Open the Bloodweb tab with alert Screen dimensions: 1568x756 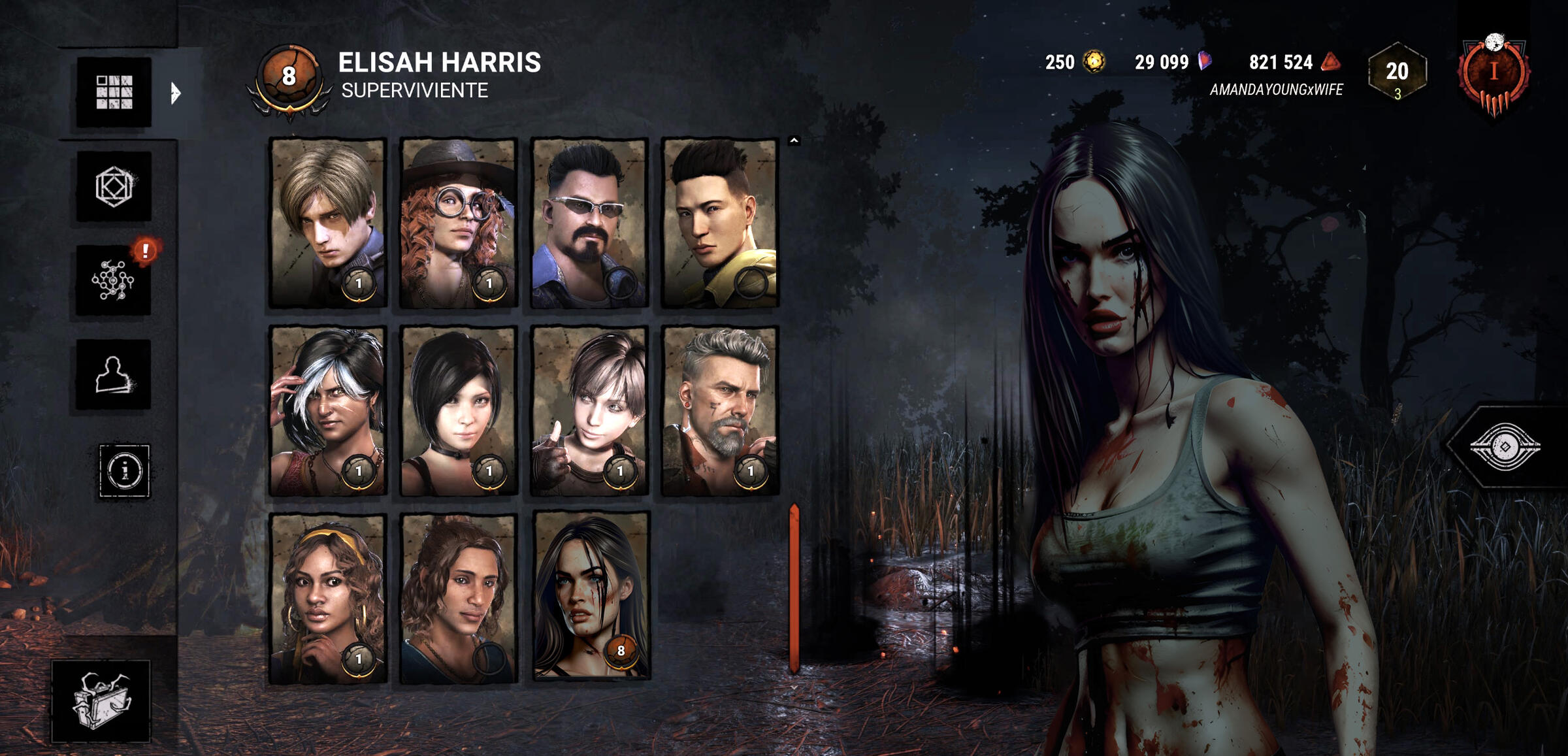point(114,281)
